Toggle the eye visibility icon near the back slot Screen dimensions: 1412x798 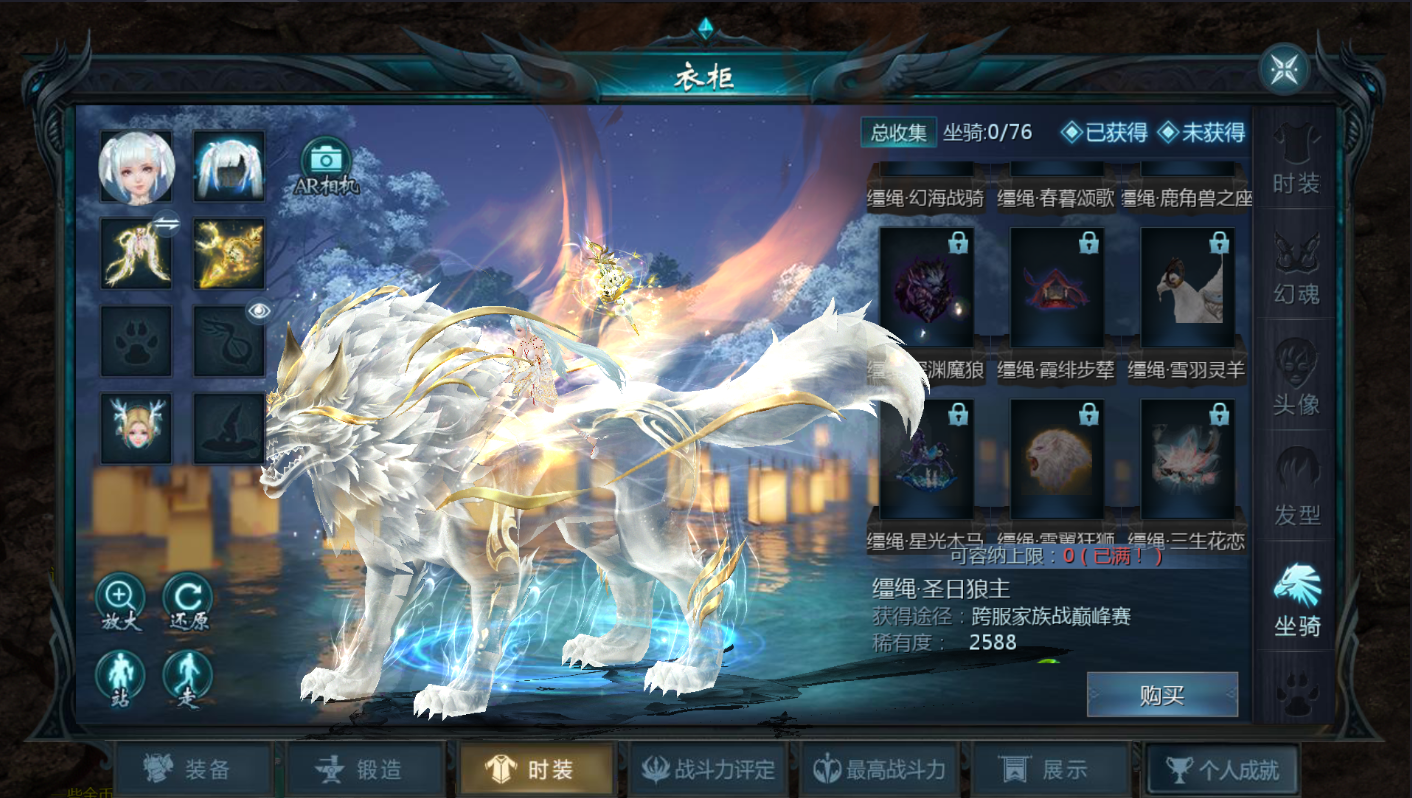(x=260, y=311)
